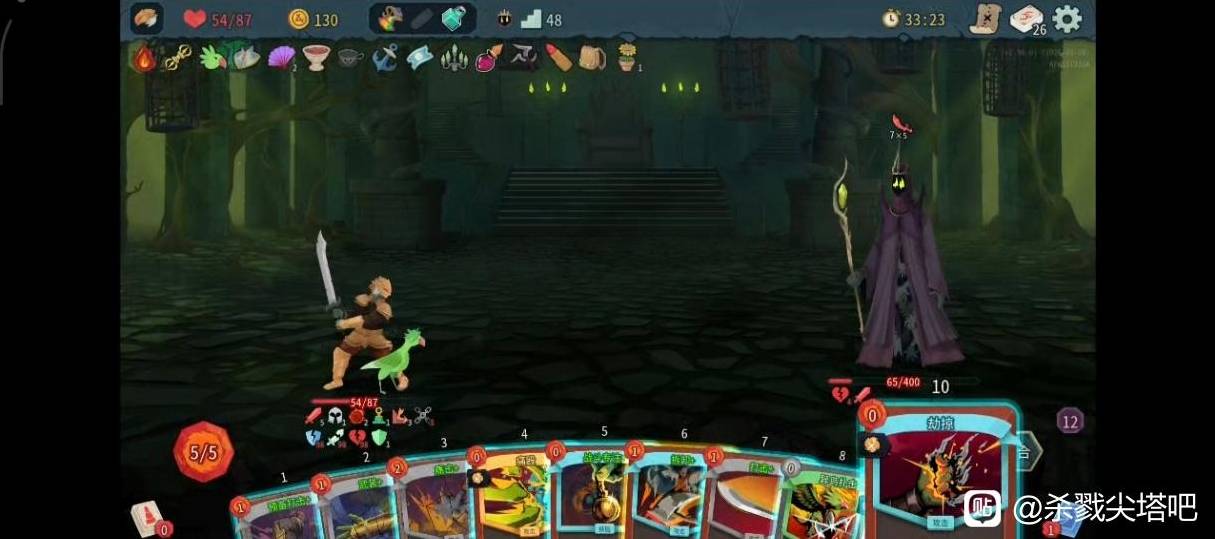The height and width of the screenshot is (539, 1215).
Task: Inspect the candelabra relic
Action: click(455, 58)
